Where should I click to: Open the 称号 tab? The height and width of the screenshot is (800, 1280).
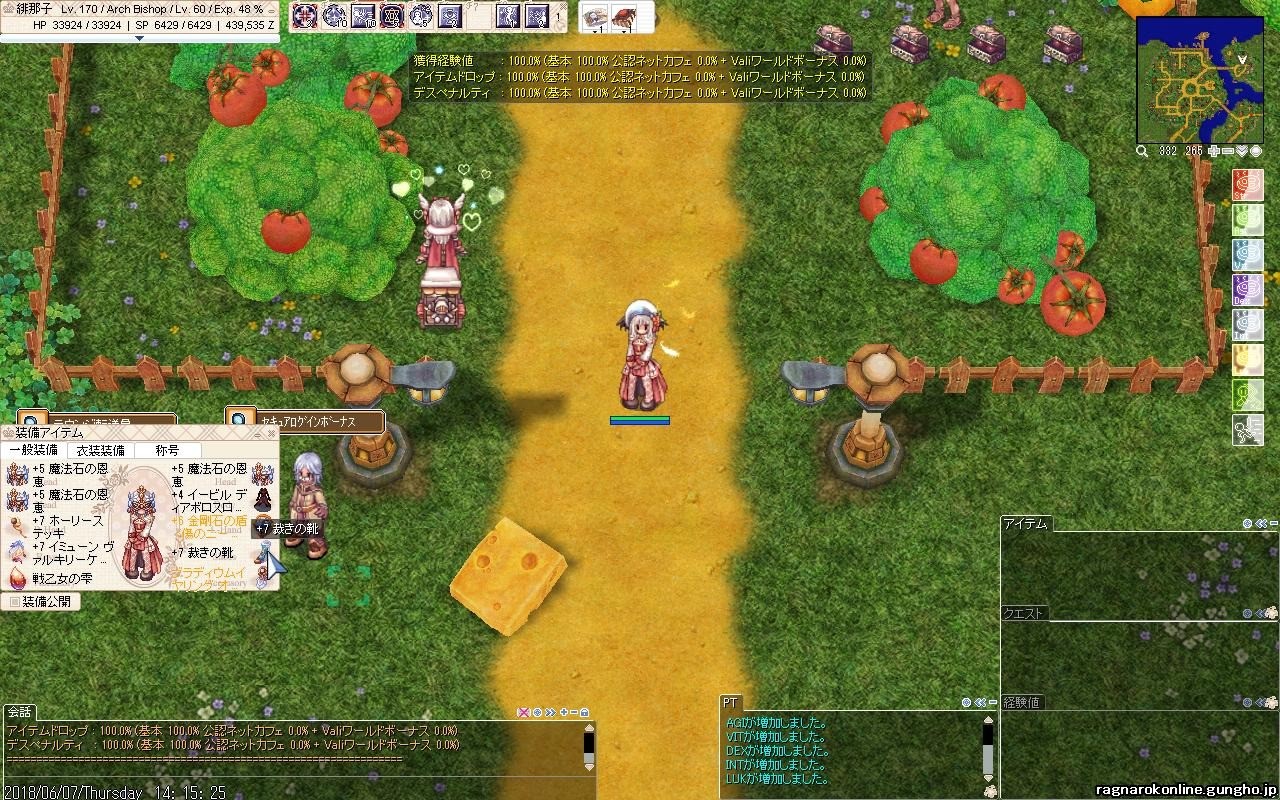coord(167,451)
